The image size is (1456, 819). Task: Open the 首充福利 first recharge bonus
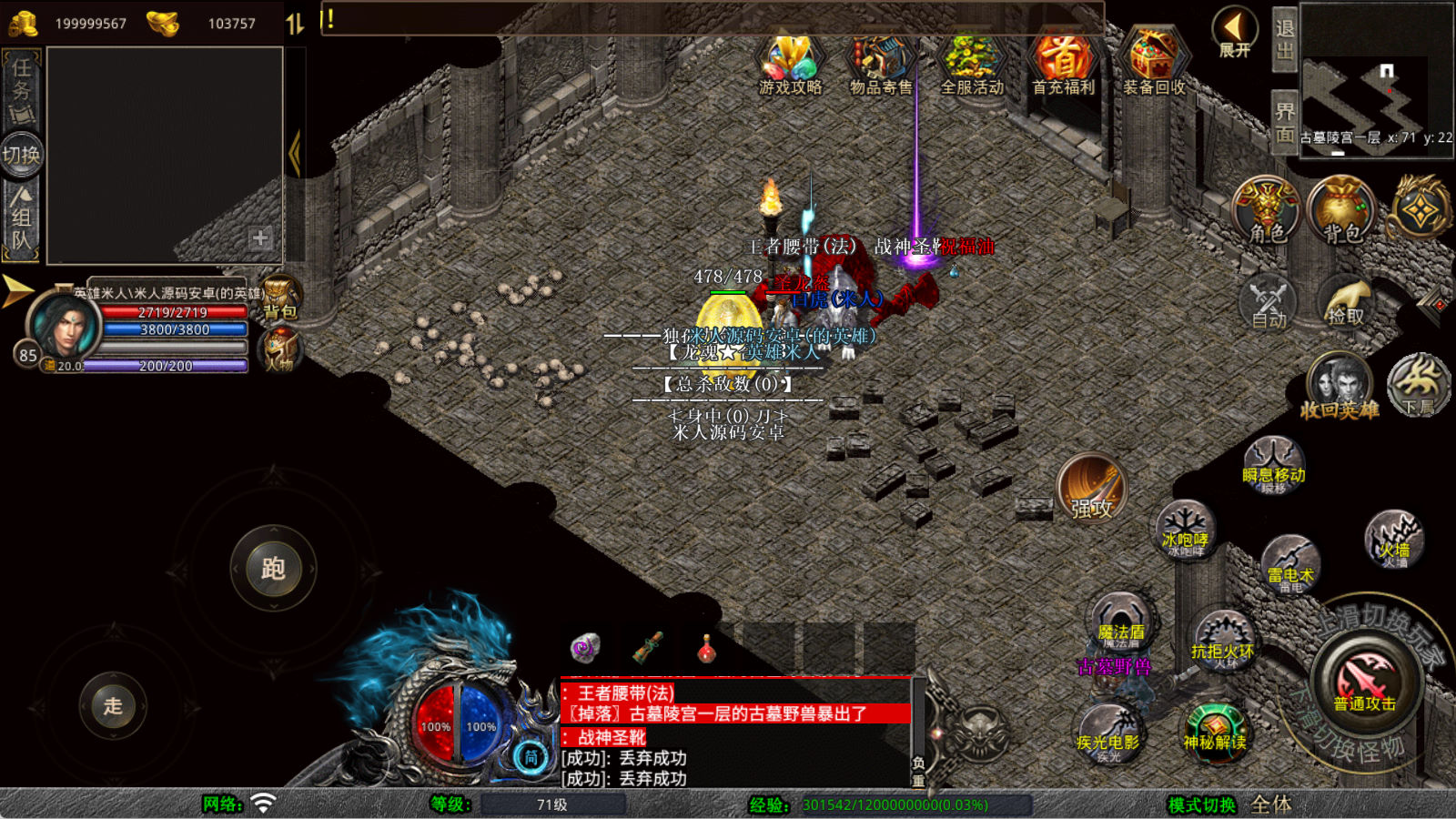coord(1063,64)
